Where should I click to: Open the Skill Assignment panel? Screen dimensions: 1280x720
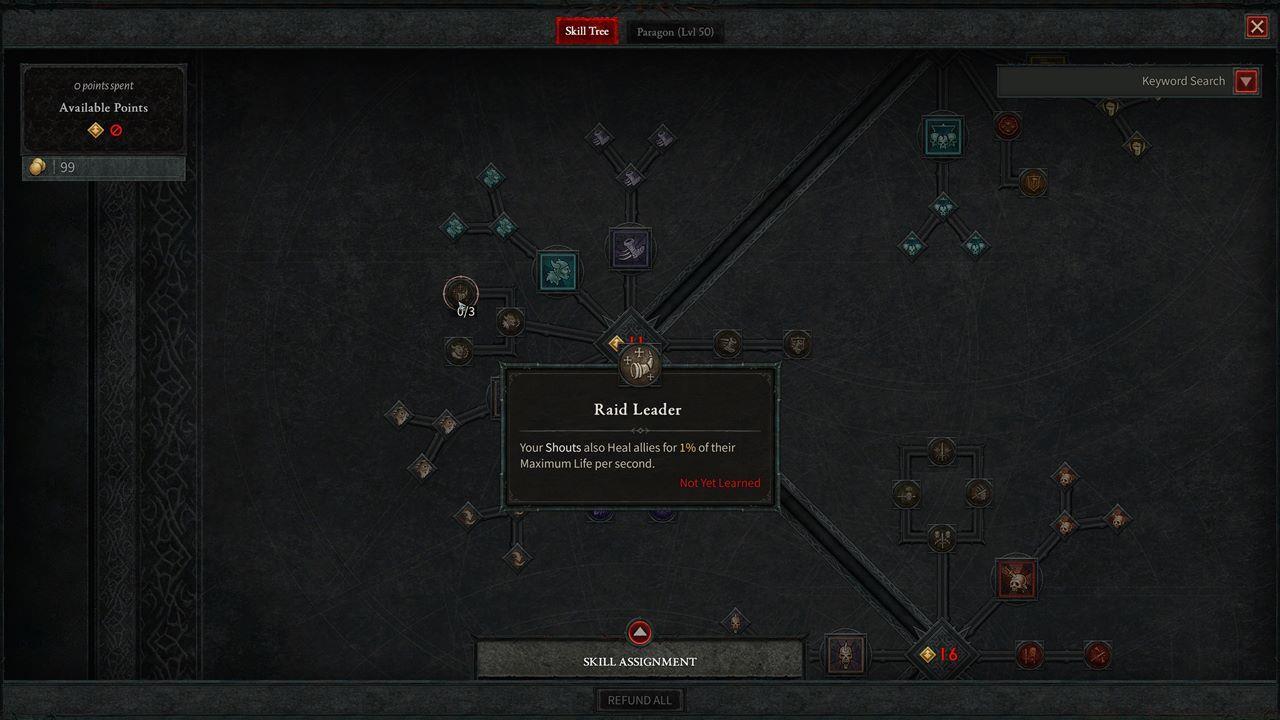639,661
